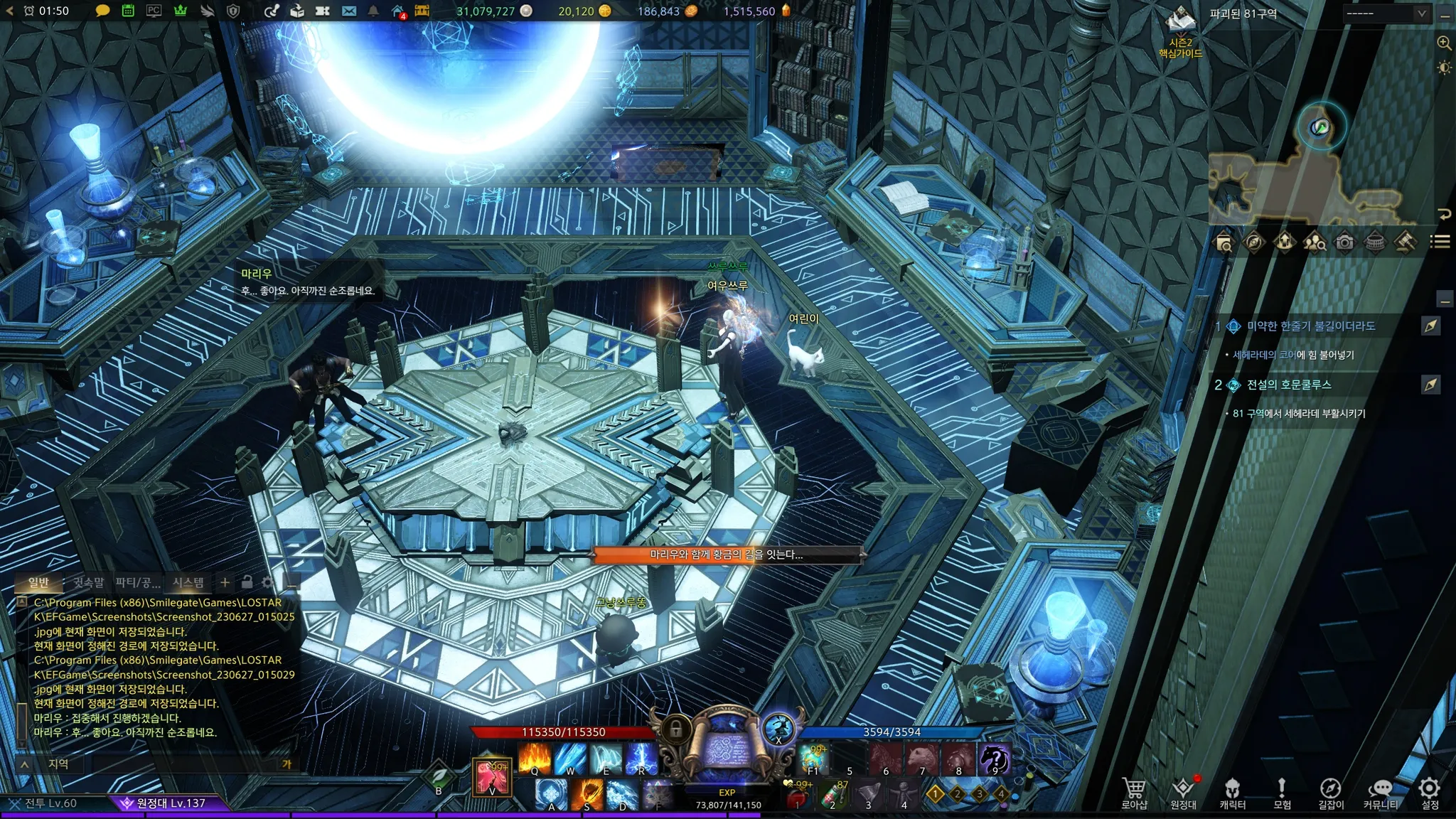The width and height of the screenshot is (1456, 819).
Task: Open the auction gavel icon under minimap
Action: [x=1404, y=242]
